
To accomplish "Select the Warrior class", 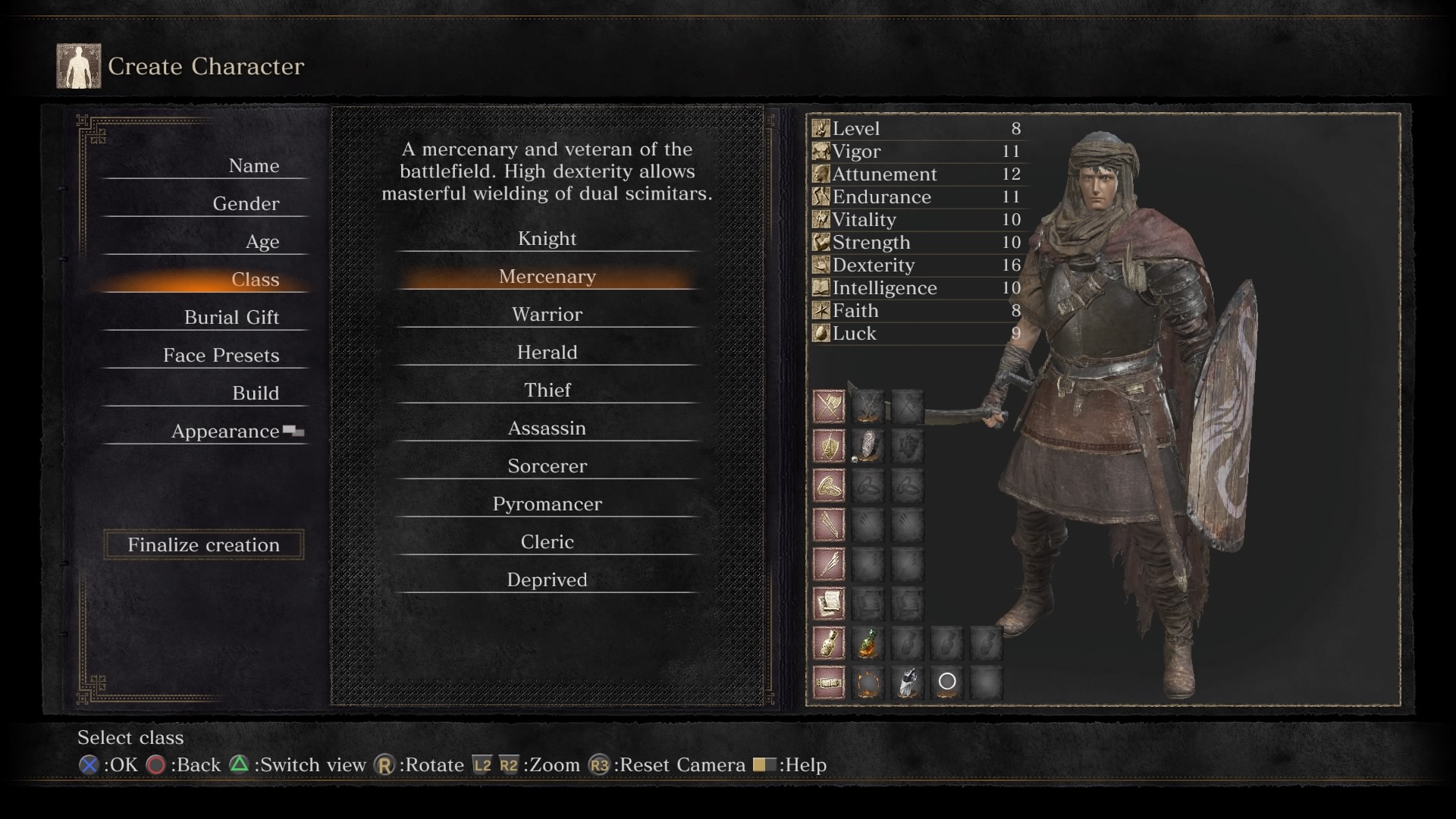I will [547, 315].
